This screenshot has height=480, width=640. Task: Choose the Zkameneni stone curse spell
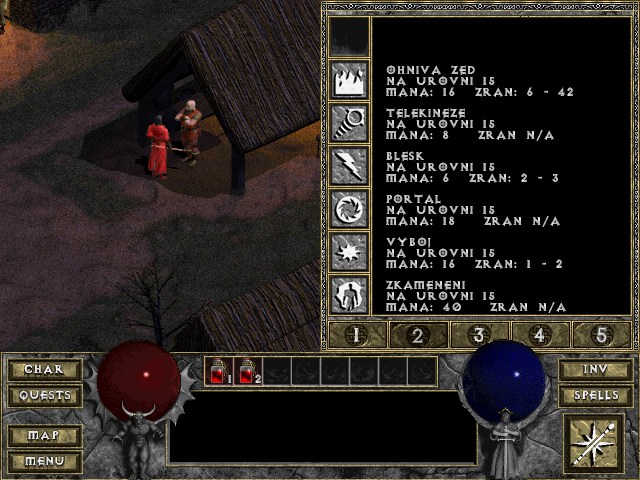tap(350, 294)
